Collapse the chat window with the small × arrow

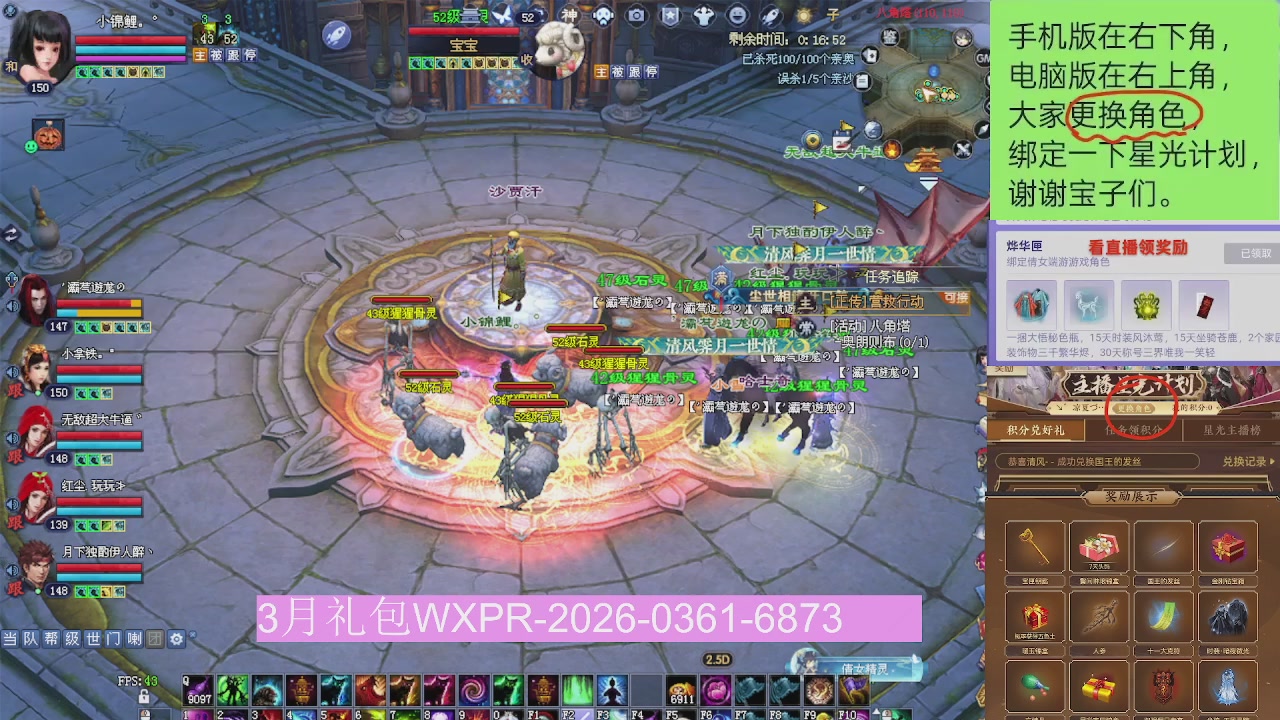click(192, 635)
